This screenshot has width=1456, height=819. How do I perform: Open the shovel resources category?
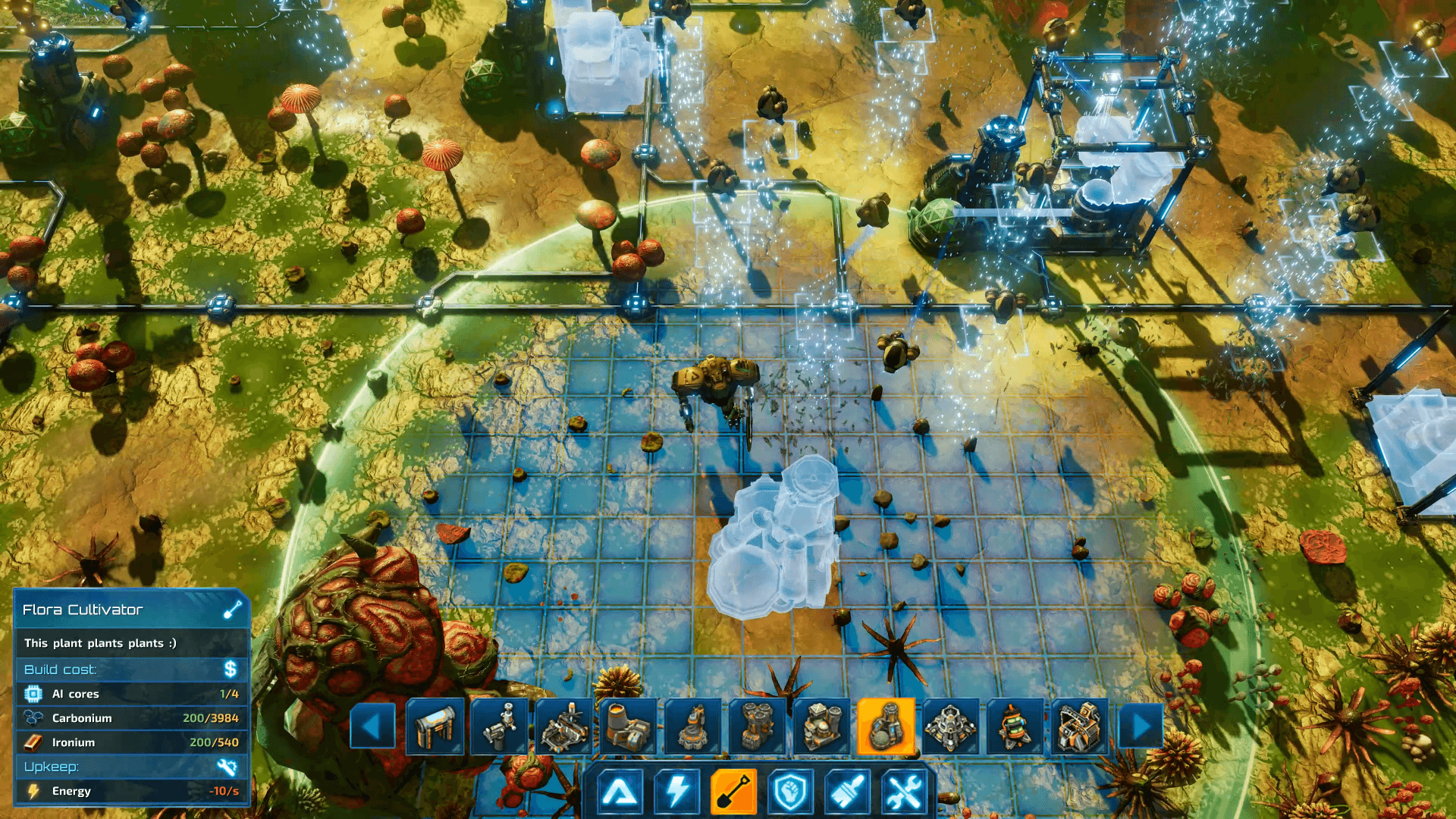click(733, 792)
